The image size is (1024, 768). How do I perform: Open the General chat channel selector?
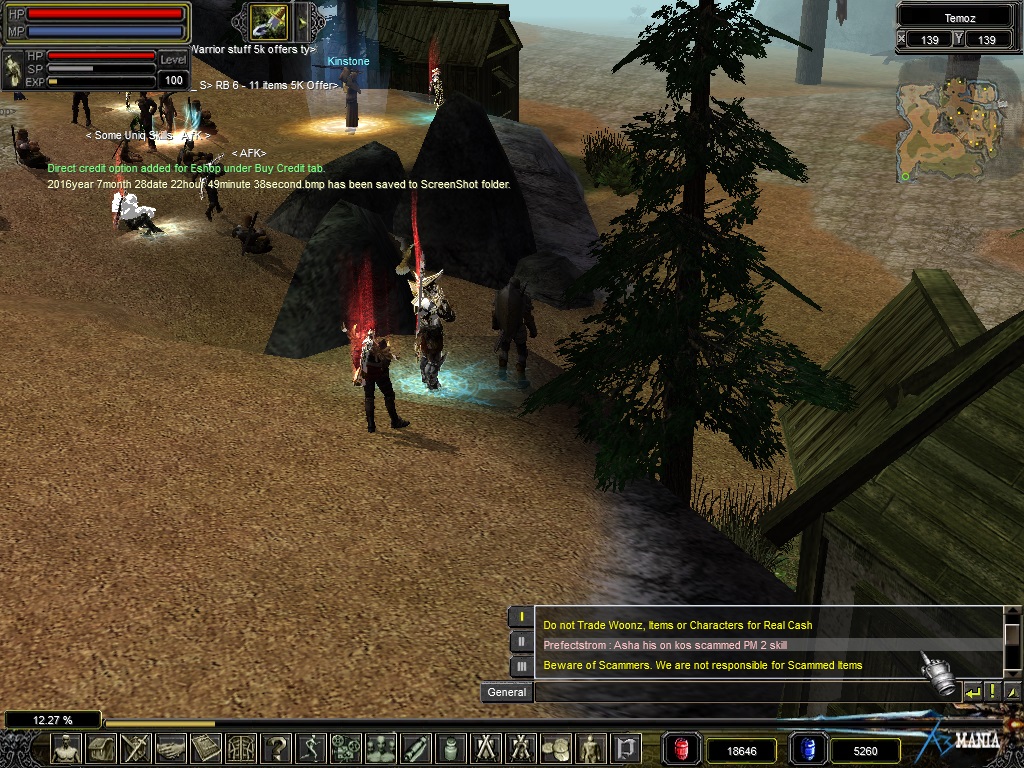click(507, 692)
